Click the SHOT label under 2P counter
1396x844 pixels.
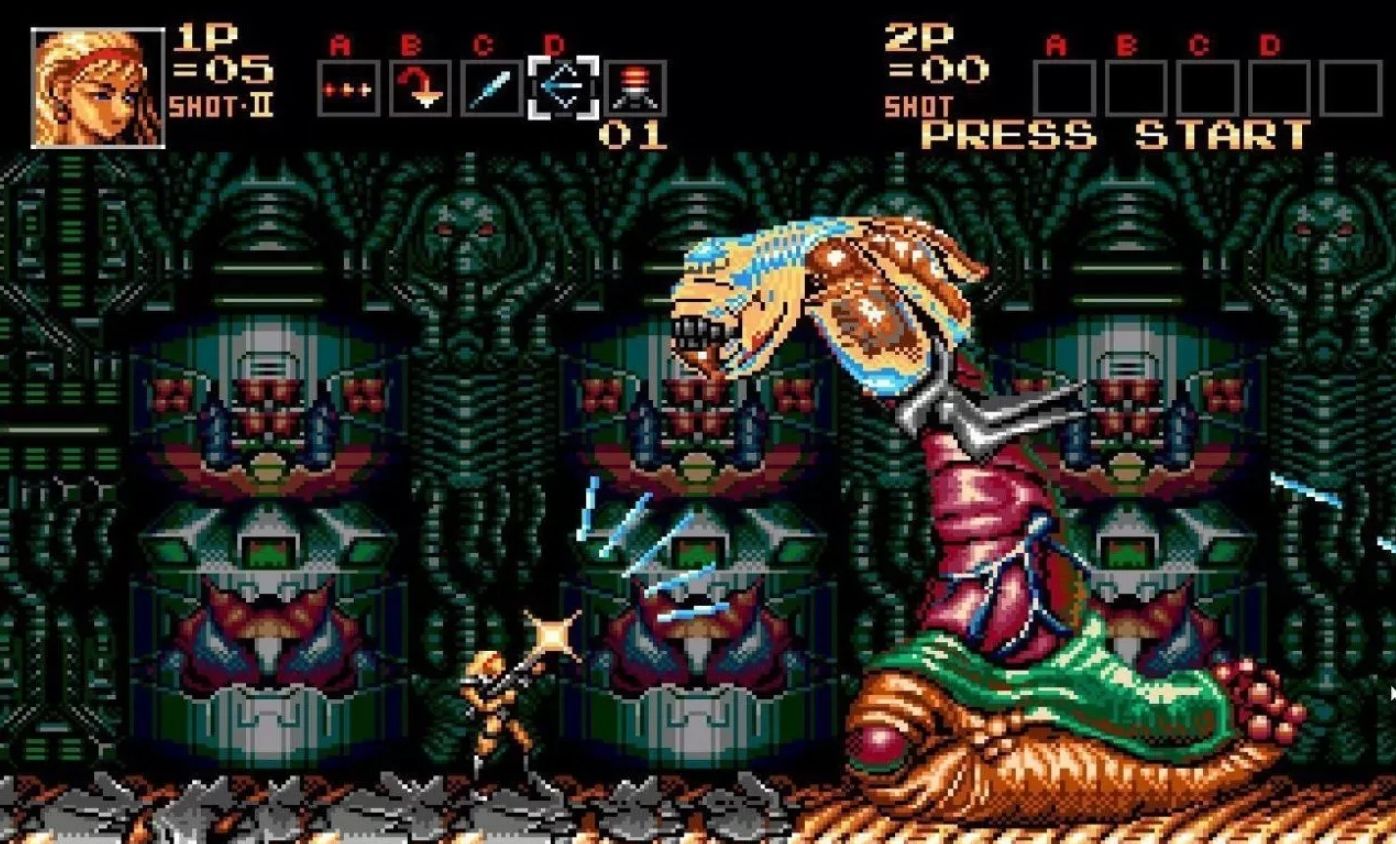[x=918, y=104]
